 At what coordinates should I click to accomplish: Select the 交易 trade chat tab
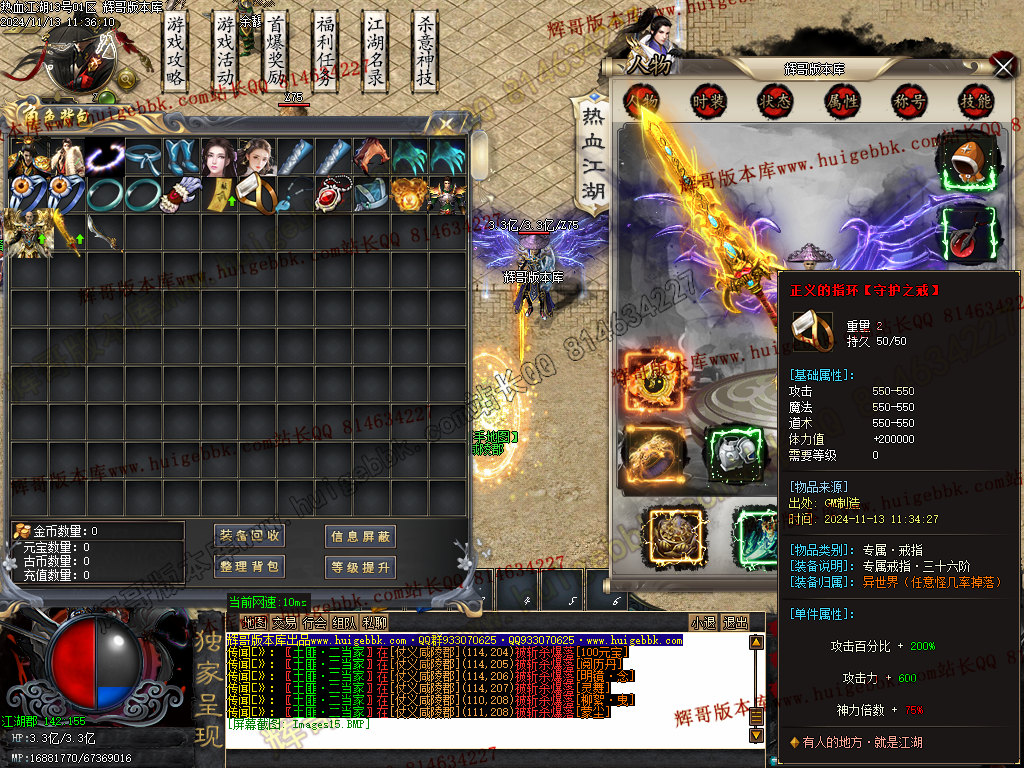coord(284,622)
